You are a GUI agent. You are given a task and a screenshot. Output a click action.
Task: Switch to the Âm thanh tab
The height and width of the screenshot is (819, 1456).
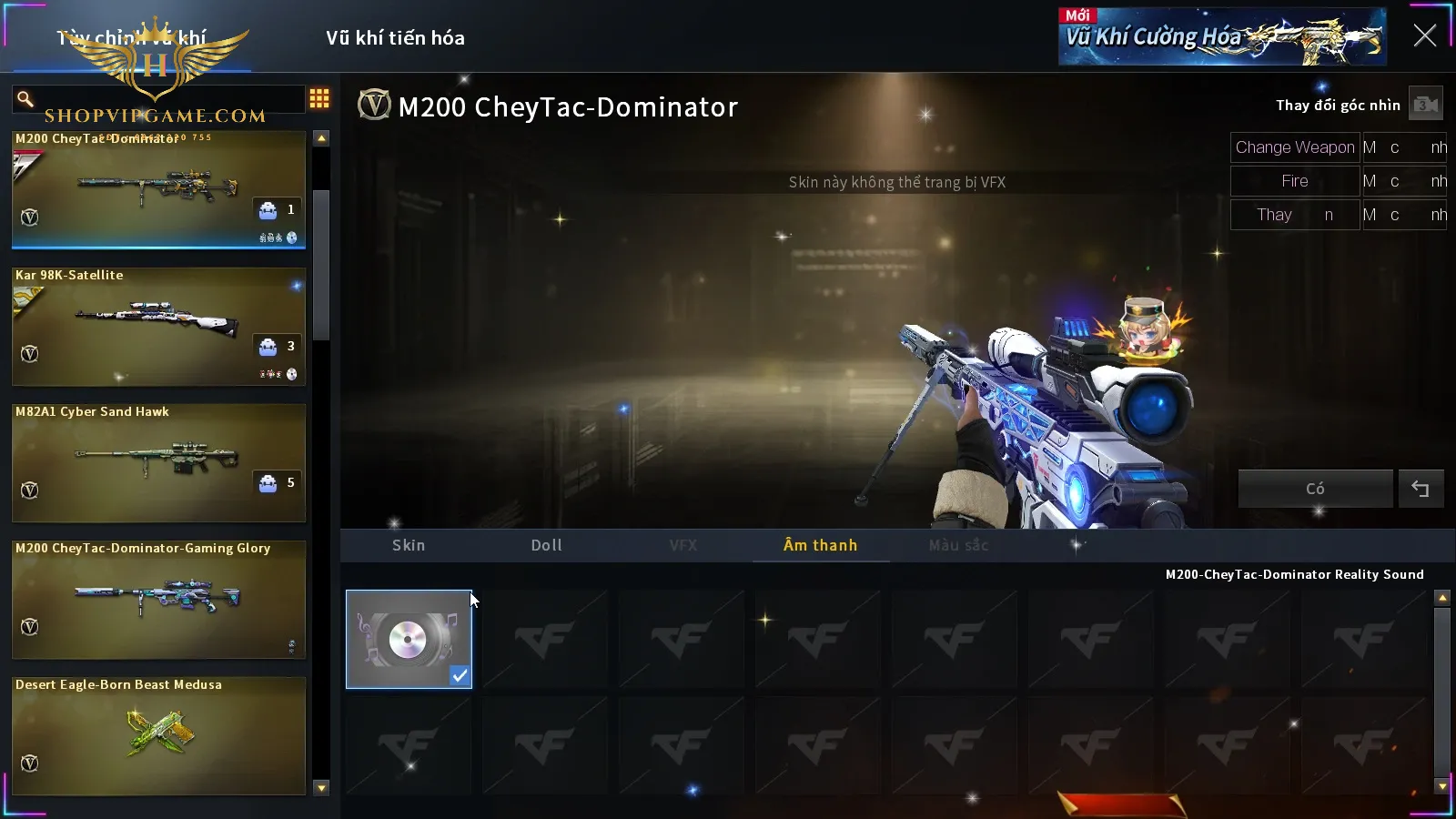point(820,545)
